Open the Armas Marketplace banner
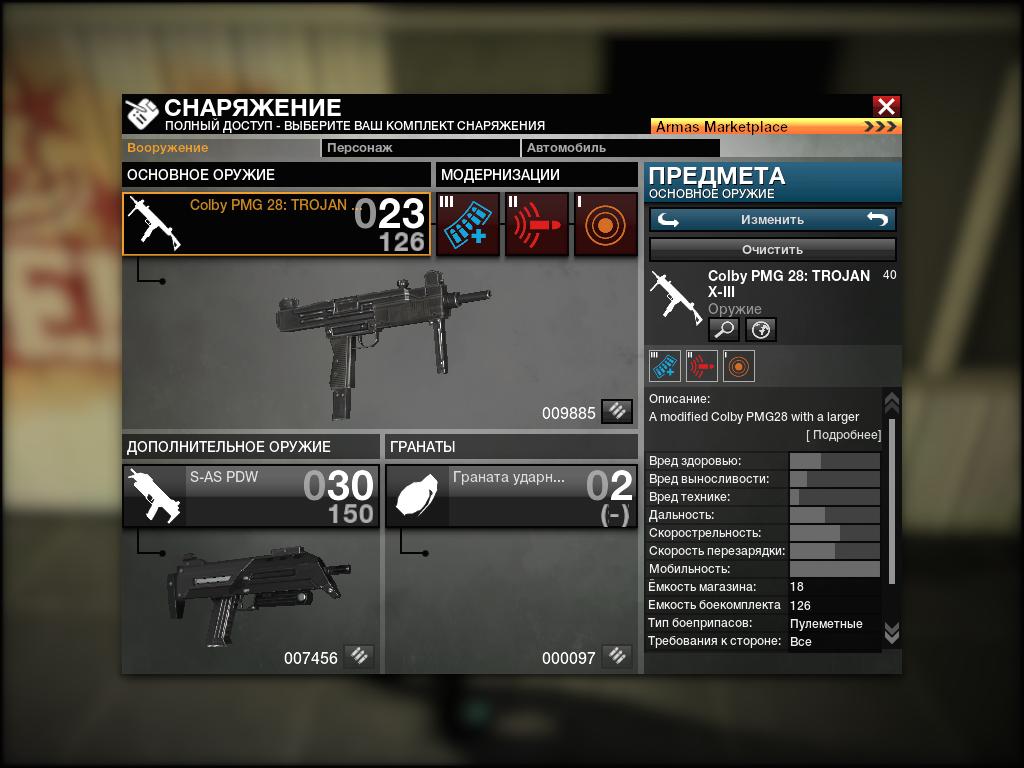The height and width of the screenshot is (768, 1024). [x=776, y=127]
